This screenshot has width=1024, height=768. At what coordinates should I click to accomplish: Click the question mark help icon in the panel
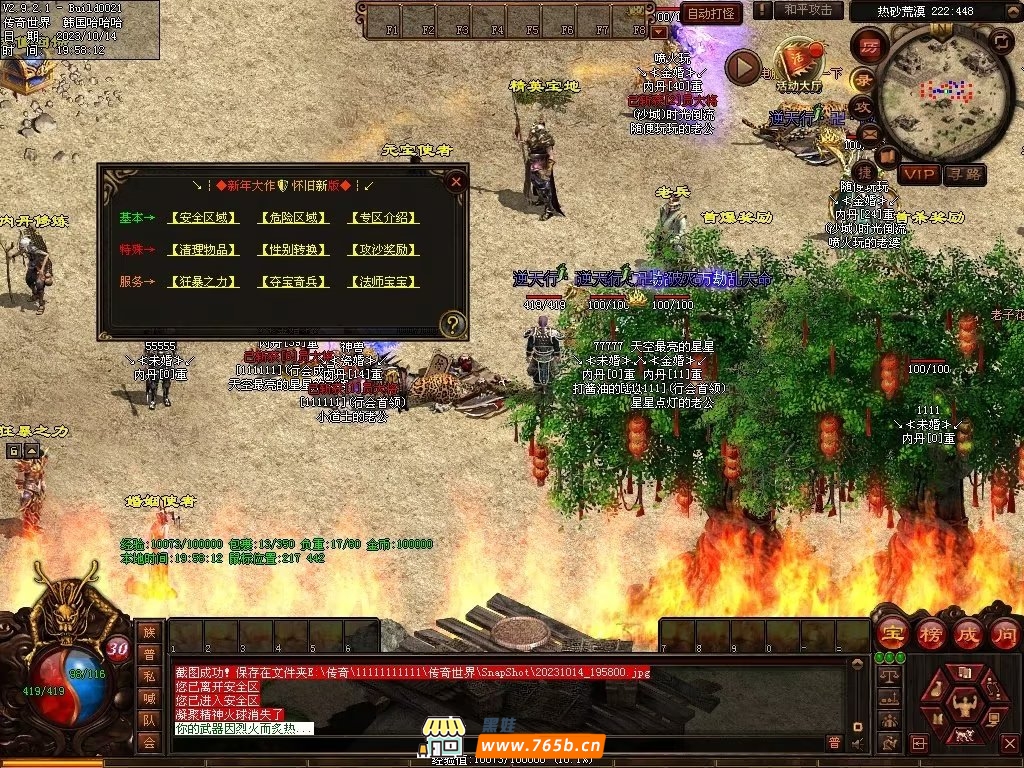coord(453,323)
